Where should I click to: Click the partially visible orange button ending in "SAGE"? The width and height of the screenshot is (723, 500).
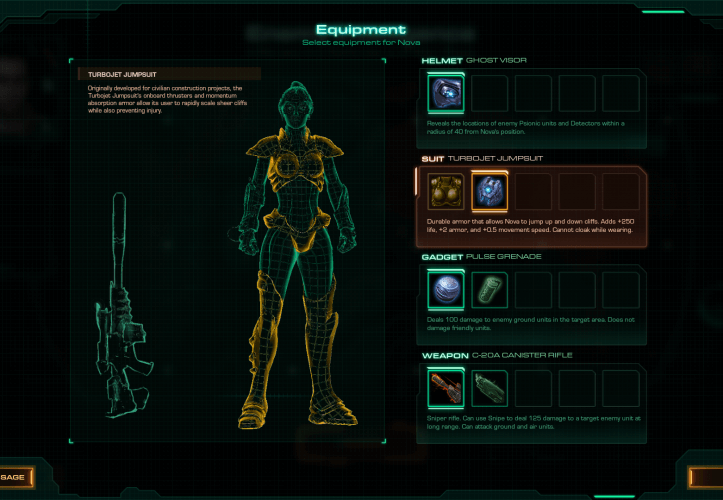click(17, 477)
